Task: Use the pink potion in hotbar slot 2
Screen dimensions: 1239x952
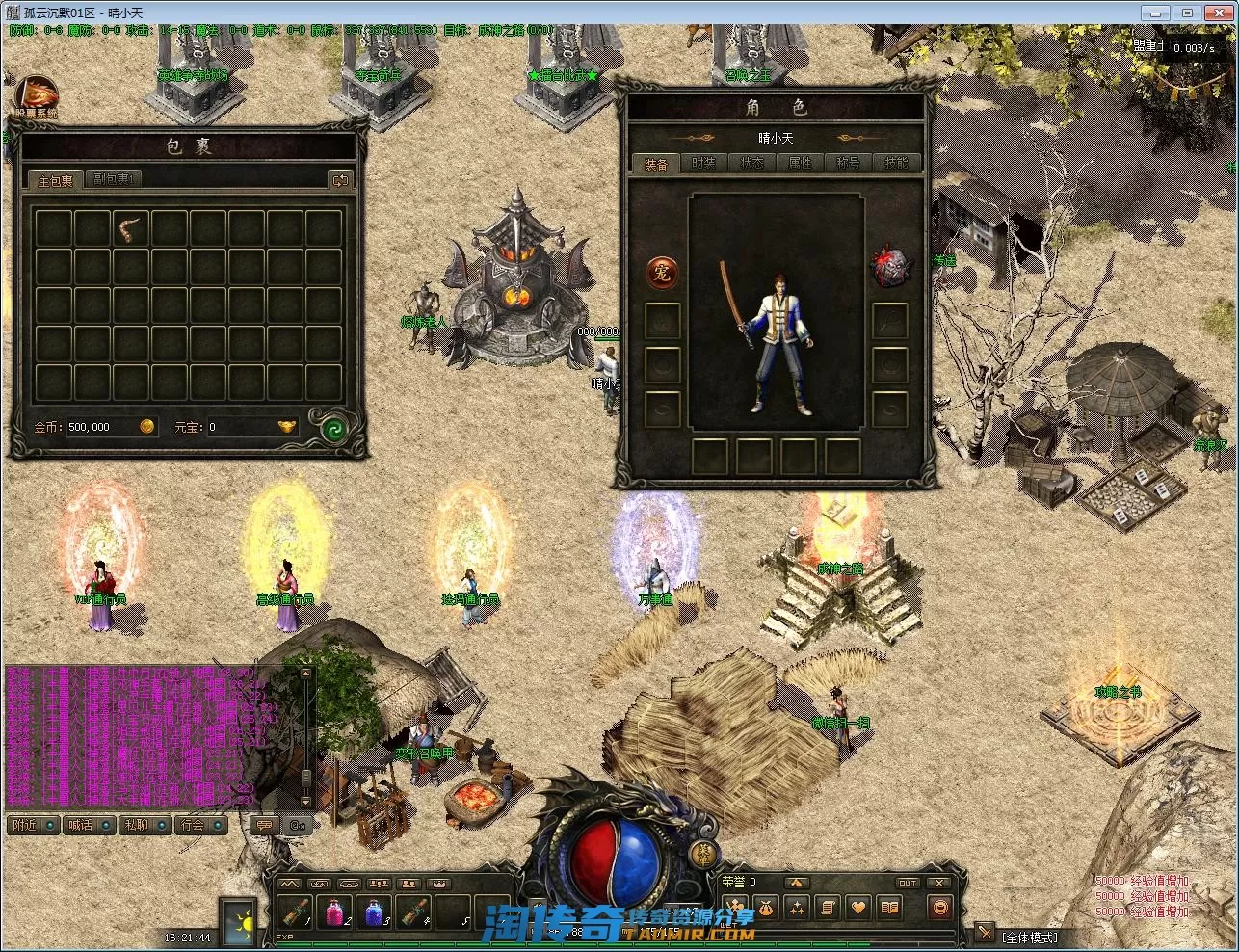Action: tap(336, 910)
